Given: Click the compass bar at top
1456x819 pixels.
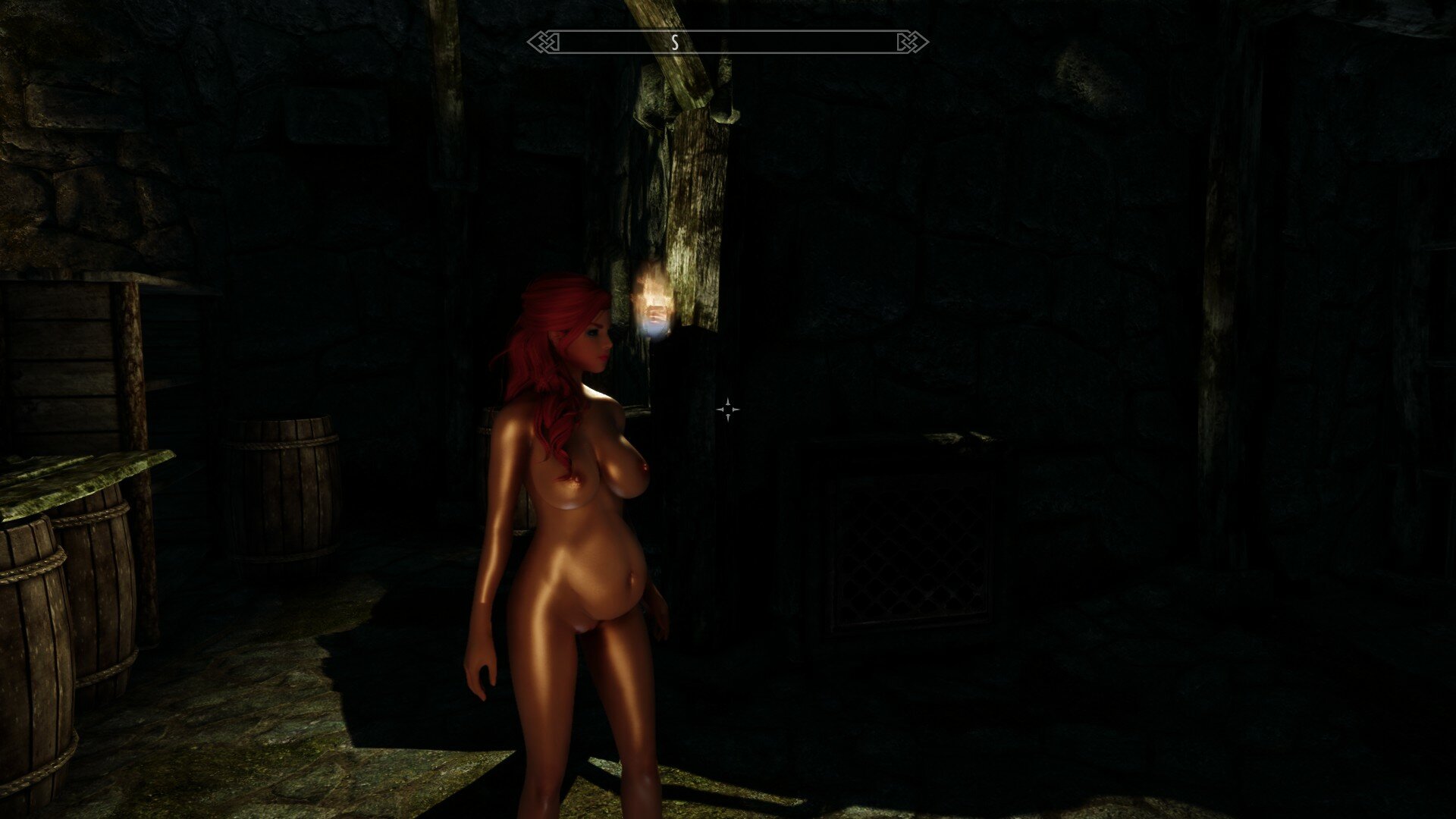Looking at the screenshot, I should [727, 42].
